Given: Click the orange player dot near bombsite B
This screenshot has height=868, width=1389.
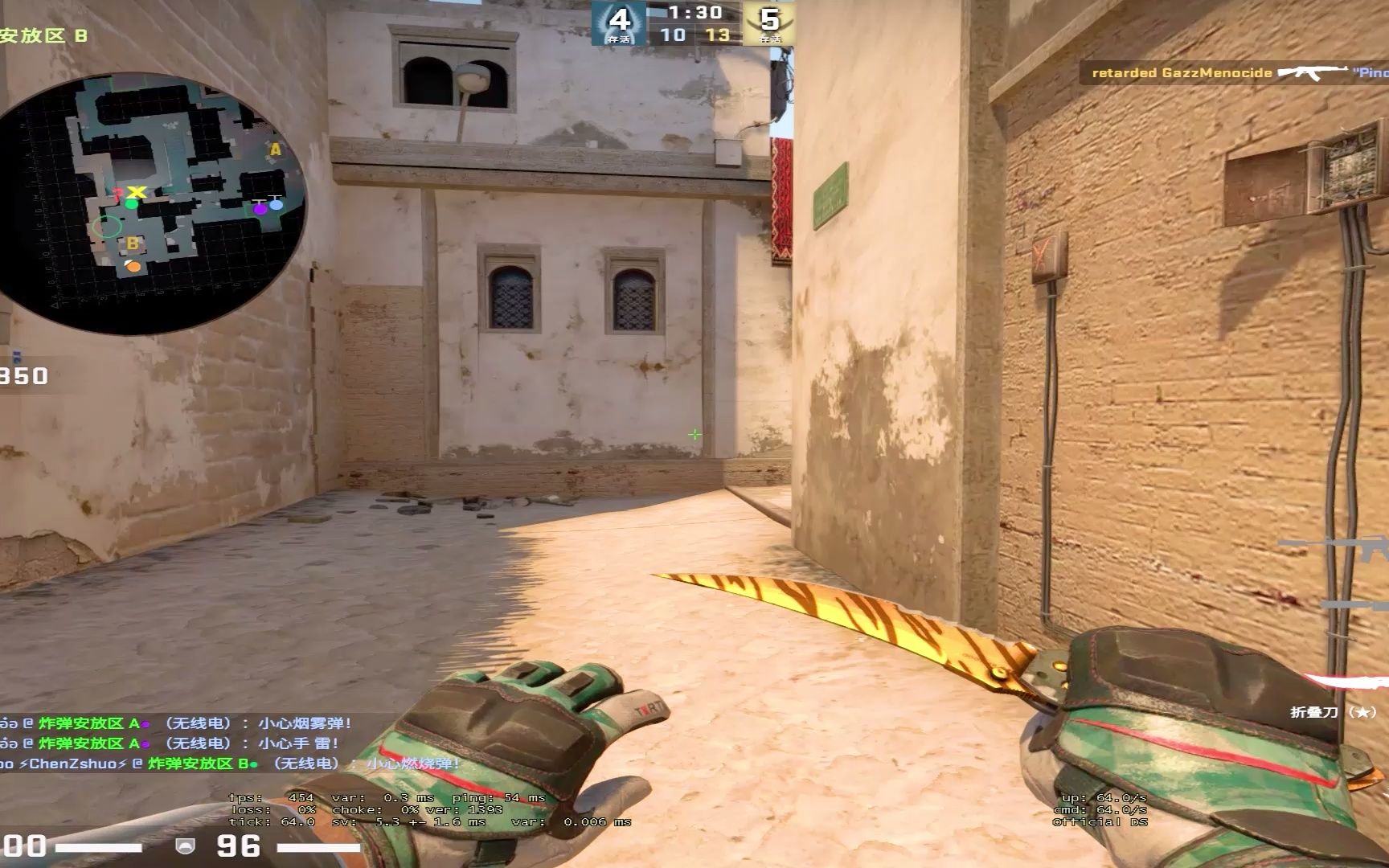Looking at the screenshot, I should 133,266.
